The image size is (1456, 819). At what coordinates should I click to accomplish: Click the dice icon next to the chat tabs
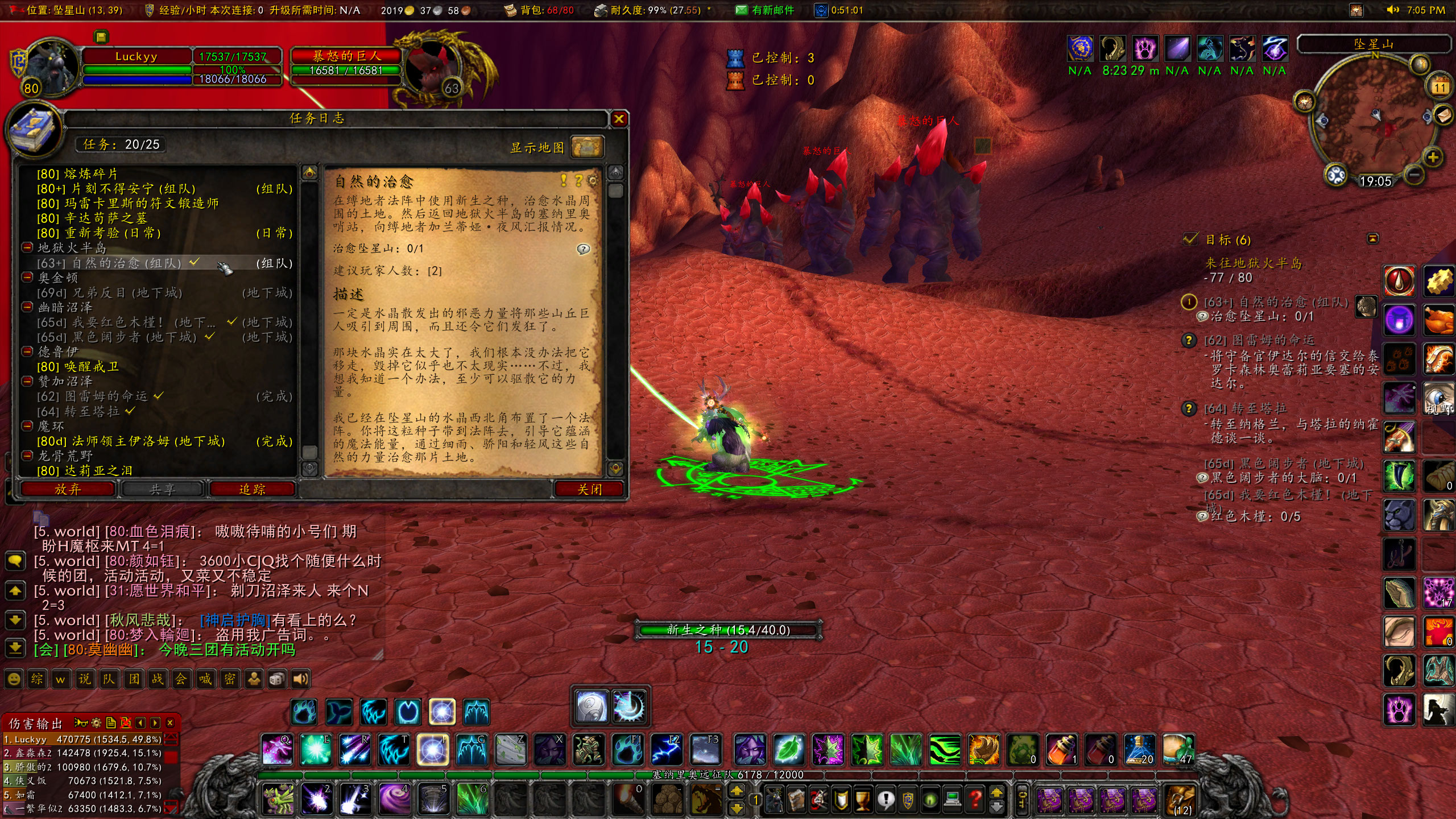click(276, 679)
